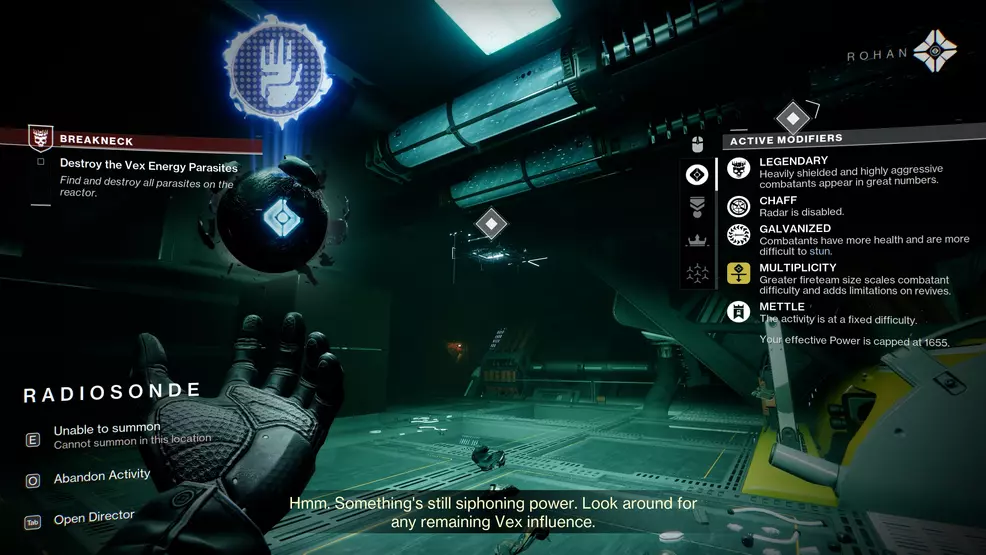Switch to the triple-arrow cluster tab
This screenshot has height=555, width=986.
pyautogui.click(x=697, y=272)
